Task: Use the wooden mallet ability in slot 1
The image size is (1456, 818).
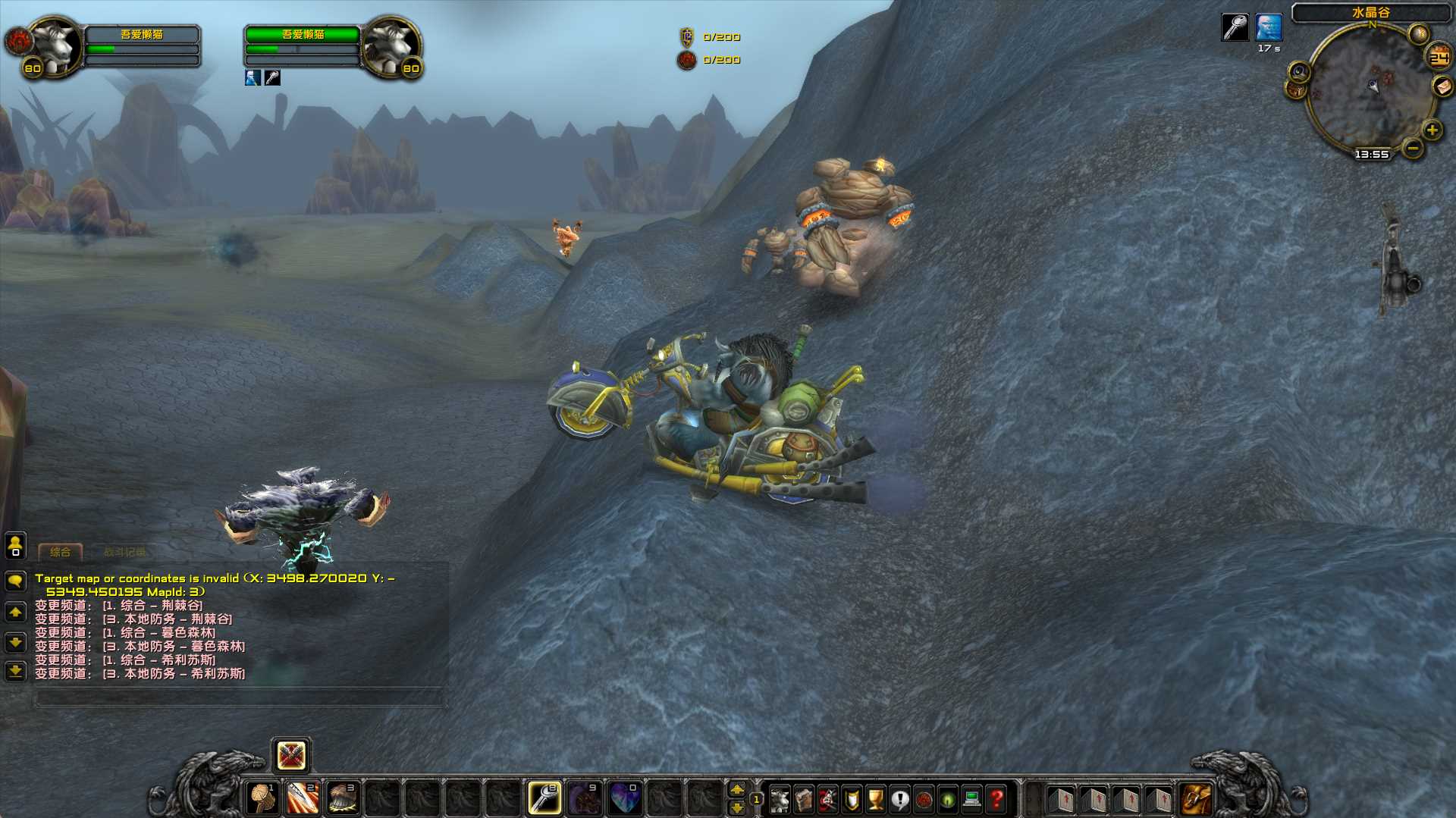Action: click(262, 798)
